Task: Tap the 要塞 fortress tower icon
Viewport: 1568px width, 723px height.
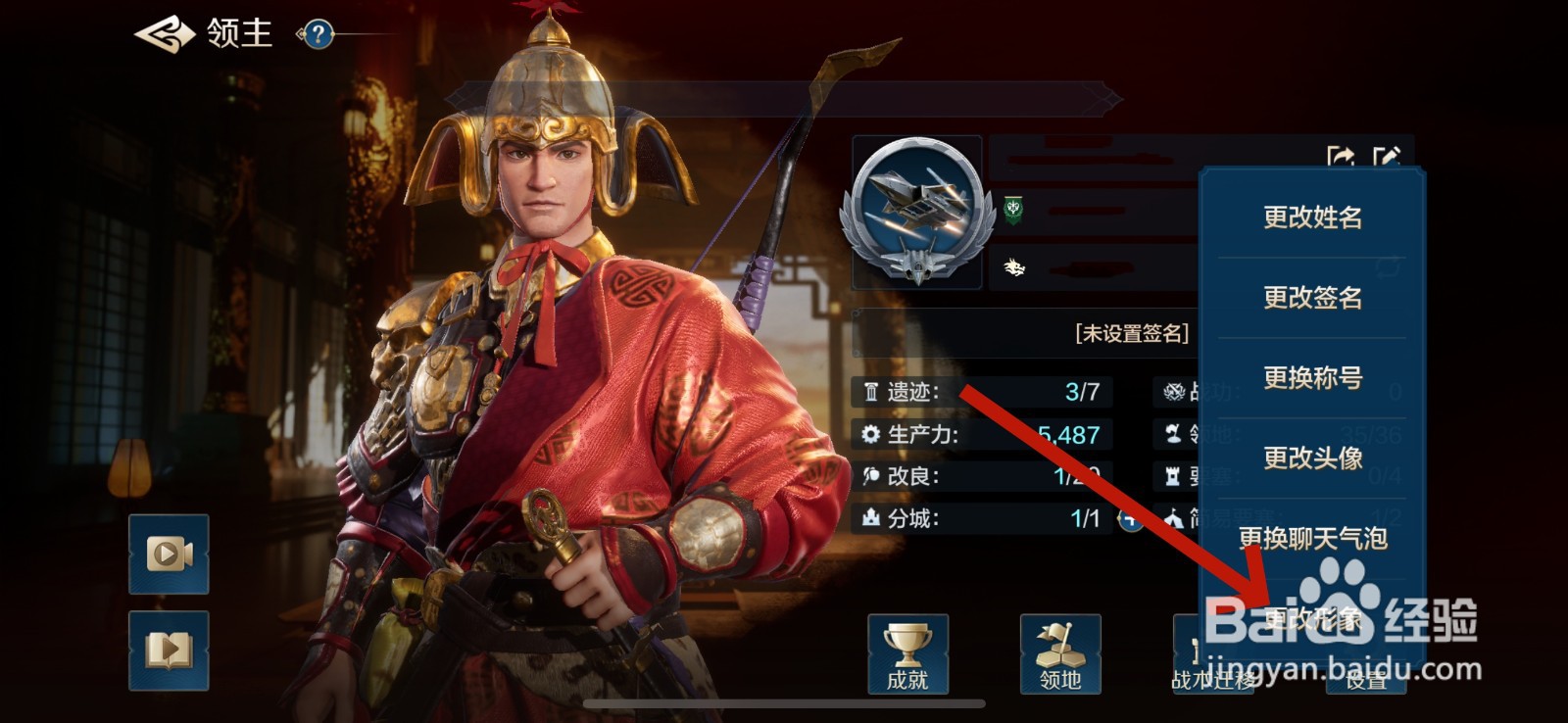Action: click(x=1173, y=477)
